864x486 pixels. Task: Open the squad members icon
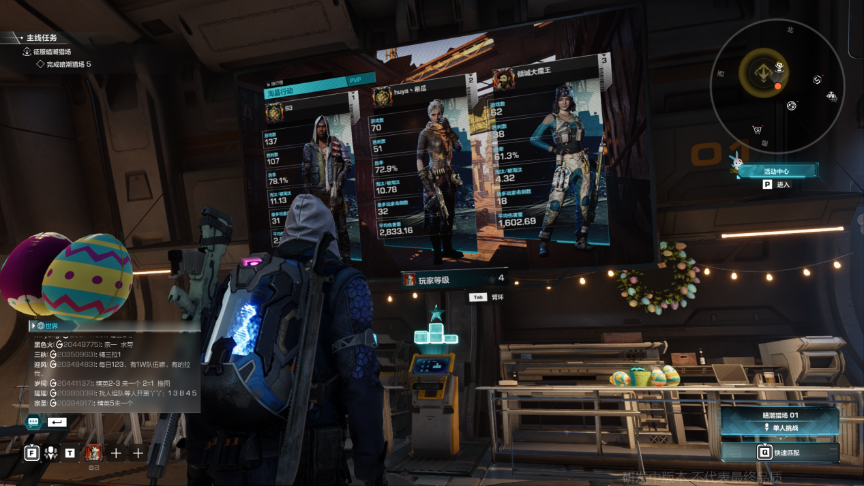point(50,452)
